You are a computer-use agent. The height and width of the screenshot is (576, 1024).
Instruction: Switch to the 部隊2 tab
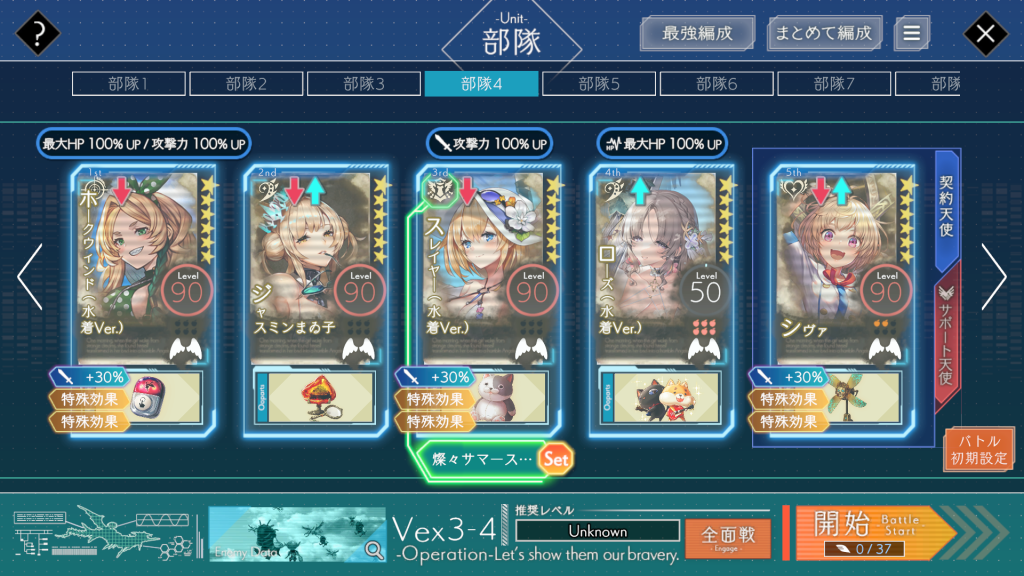(x=246, y=84)
